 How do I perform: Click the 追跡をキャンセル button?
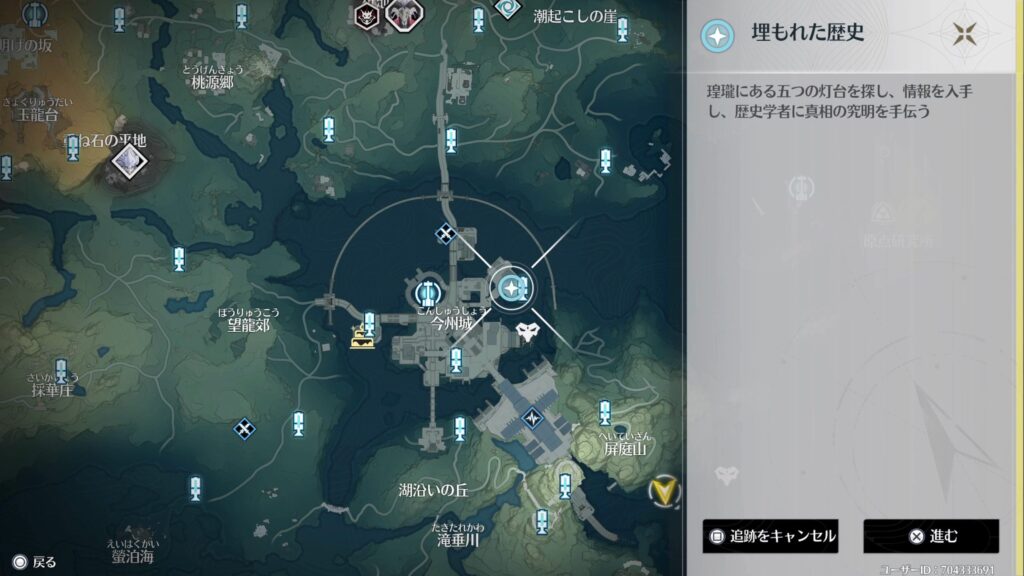[x=770, y=536]
